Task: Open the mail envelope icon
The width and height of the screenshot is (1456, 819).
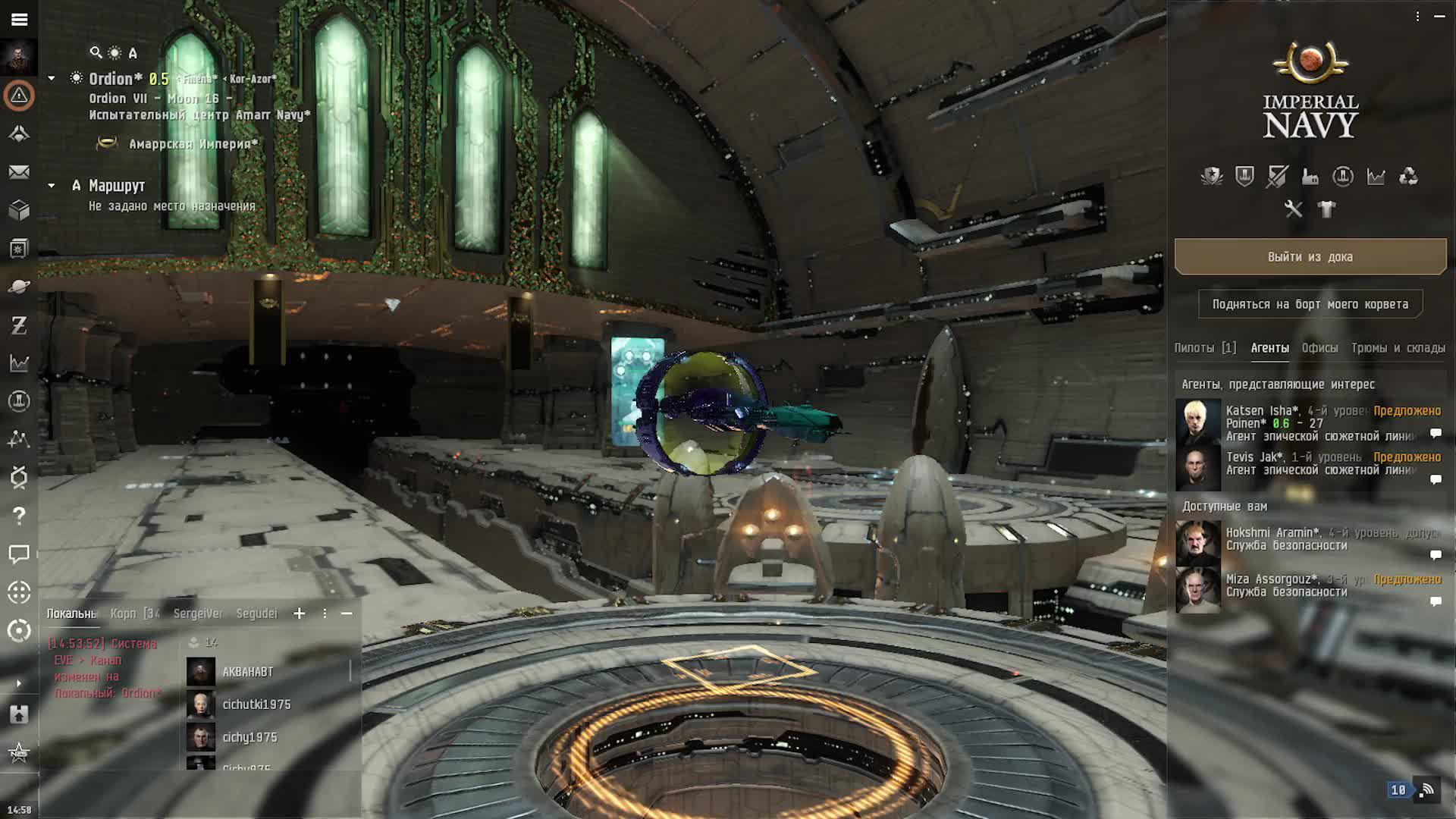Action: 19,172
